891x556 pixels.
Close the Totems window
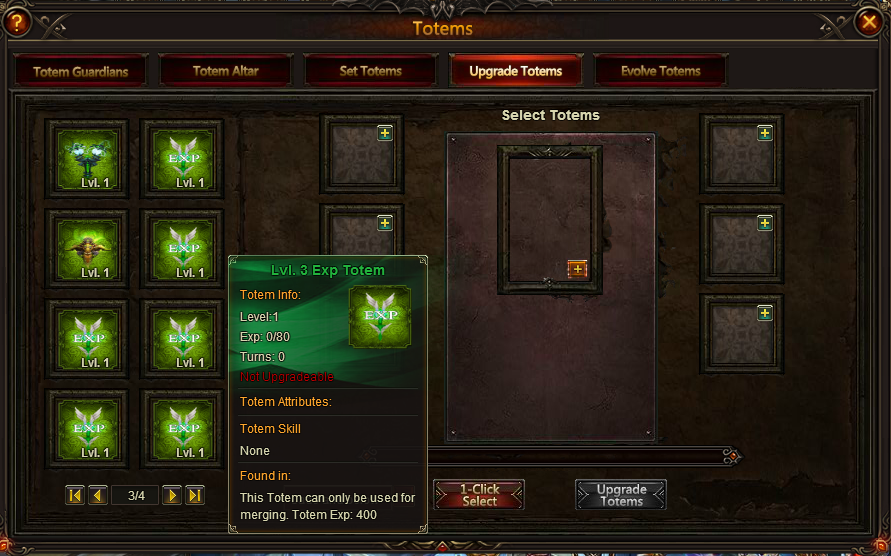pyautogui.click(x=868, y=22)
